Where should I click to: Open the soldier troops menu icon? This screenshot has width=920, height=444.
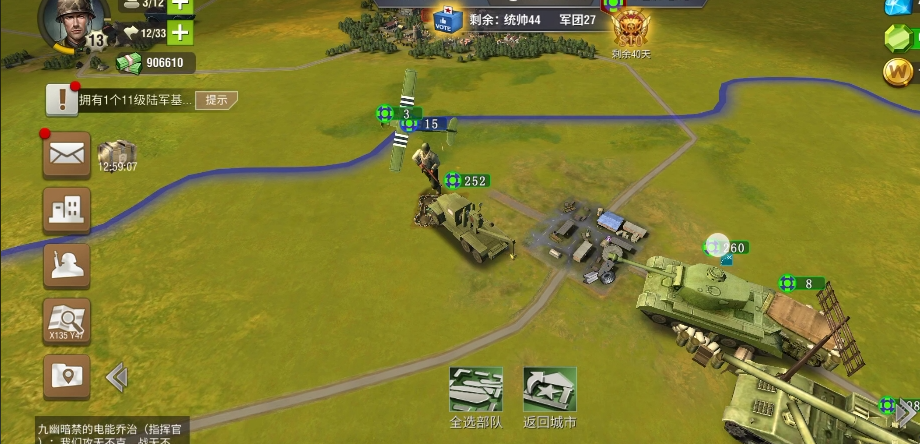click(x=66, y=265)
